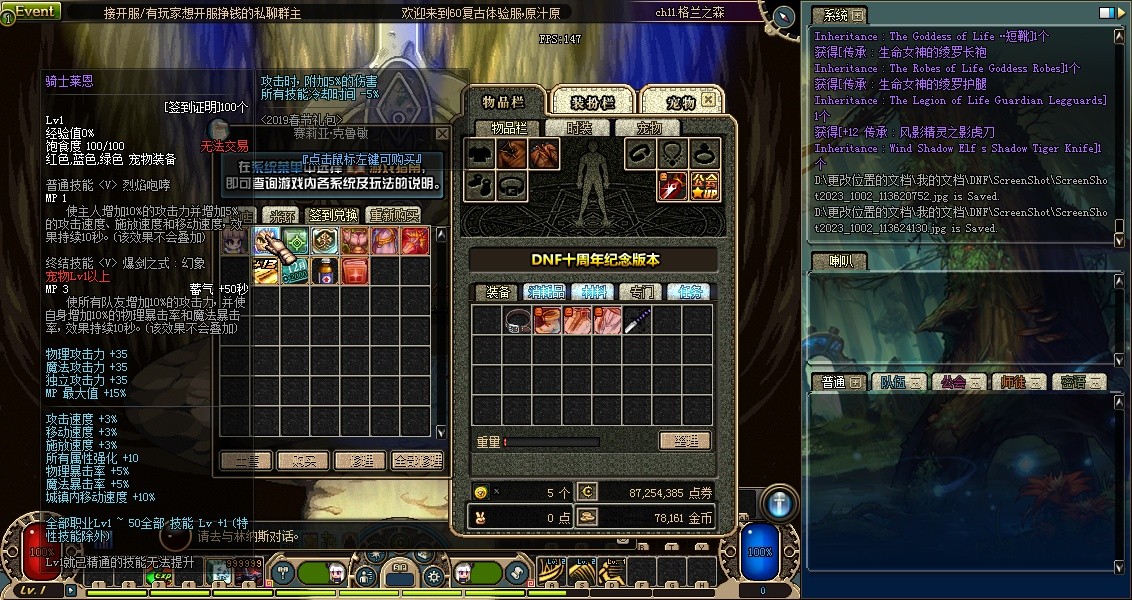The image size is (1132, 600).
Task: Close the inventory panel
Action: point(708,100)
